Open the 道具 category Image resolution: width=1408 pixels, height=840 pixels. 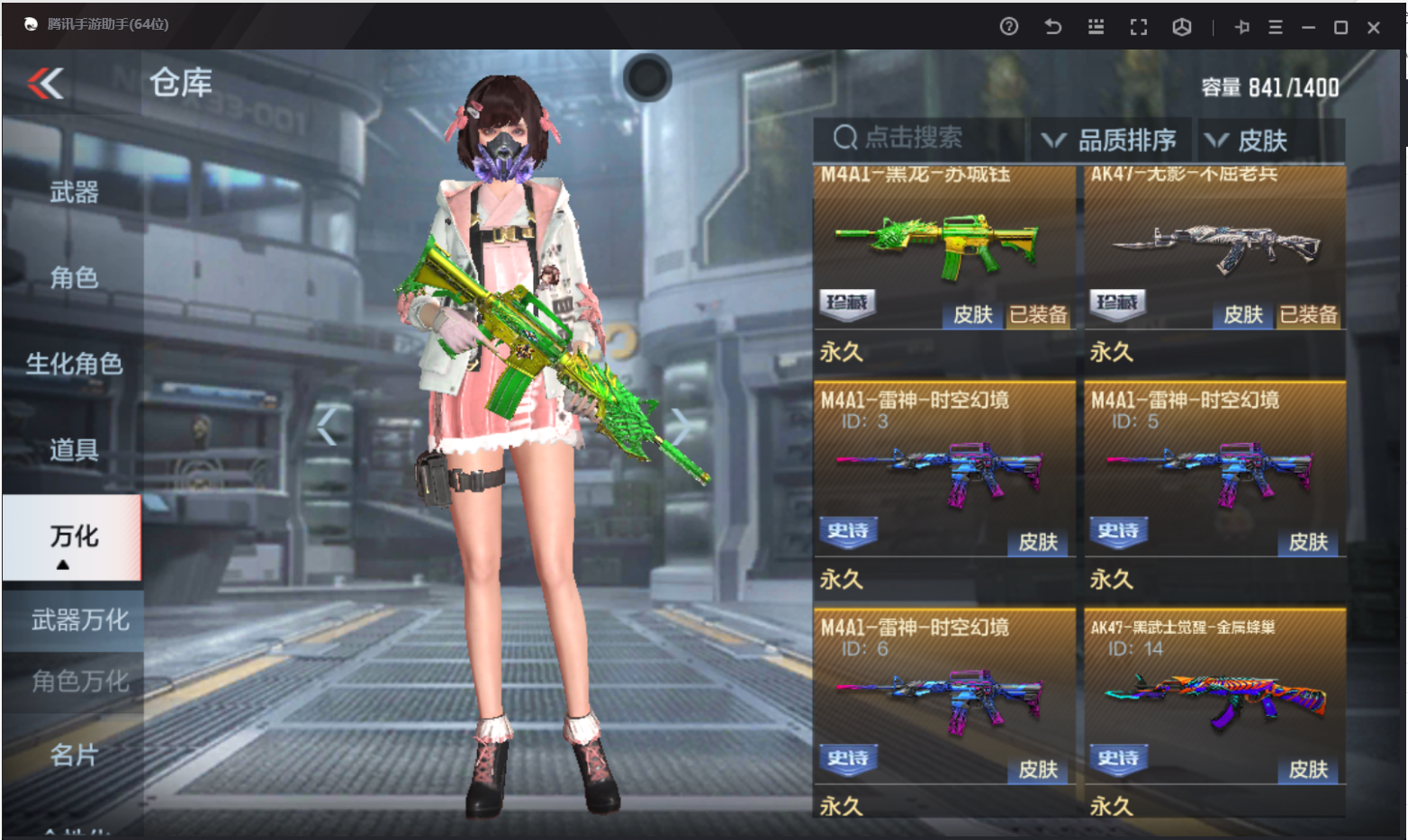click(74, 449)
